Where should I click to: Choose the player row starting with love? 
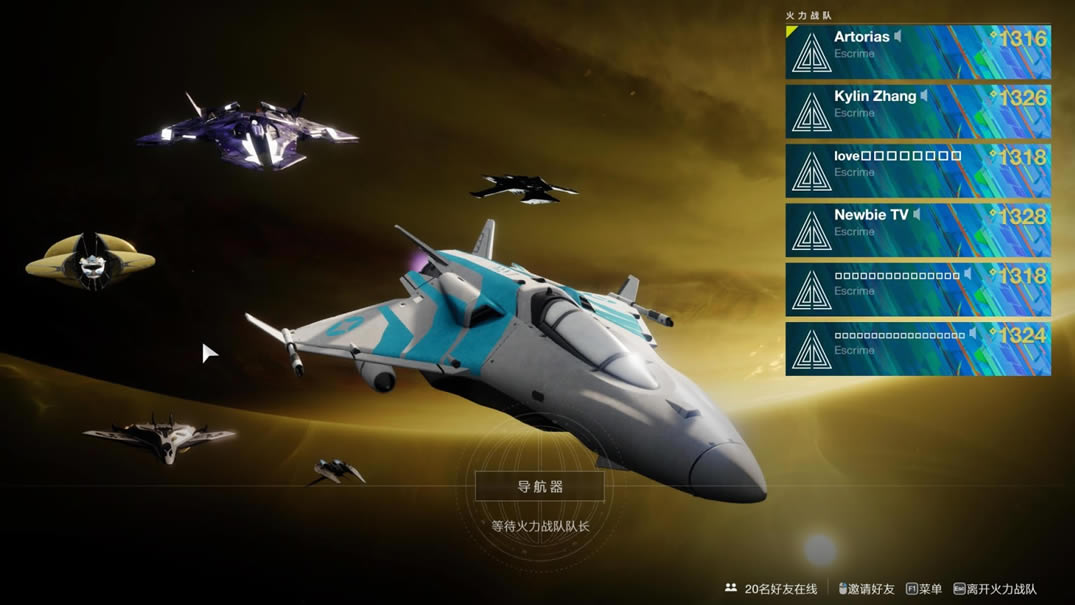click(x=917, y=170)
